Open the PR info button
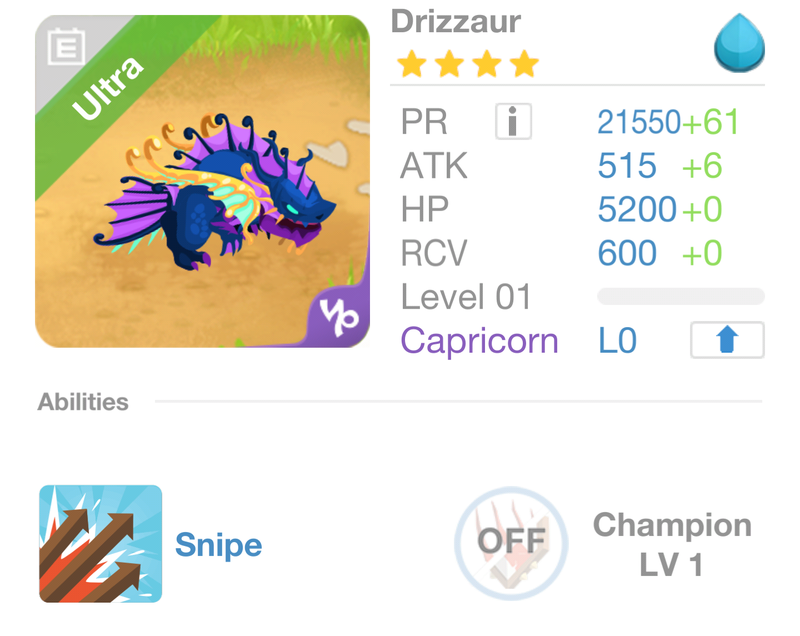Image resolution: width=800 pixels, height=636 pixels. [x=513, y=122]
